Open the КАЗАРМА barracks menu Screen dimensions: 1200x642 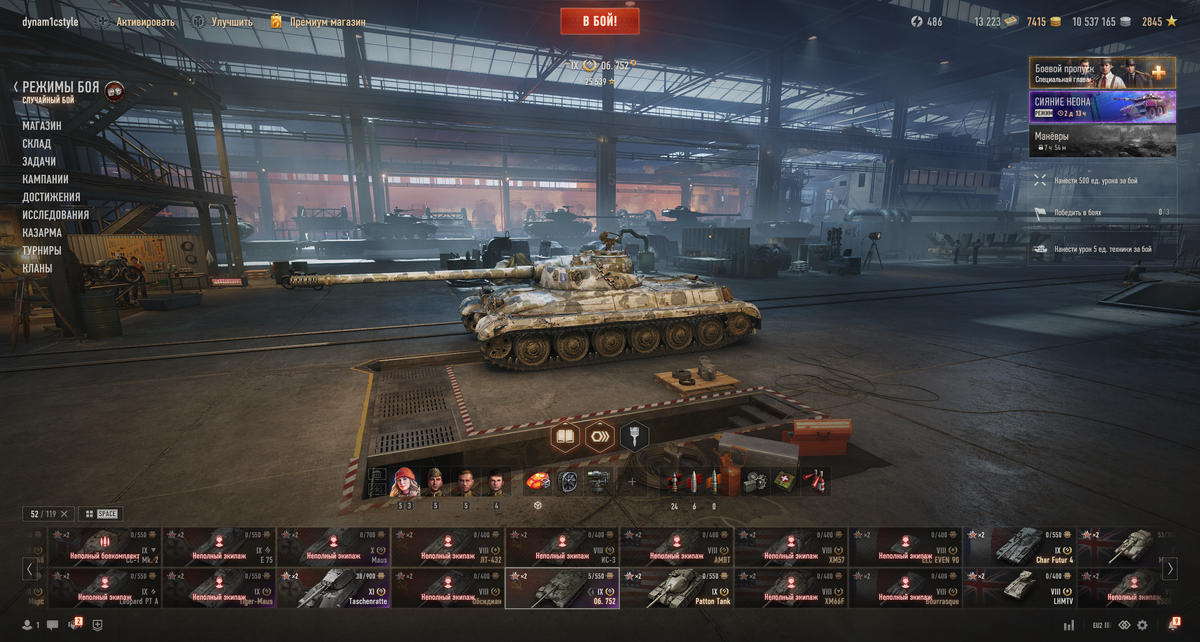pos(42,233)
